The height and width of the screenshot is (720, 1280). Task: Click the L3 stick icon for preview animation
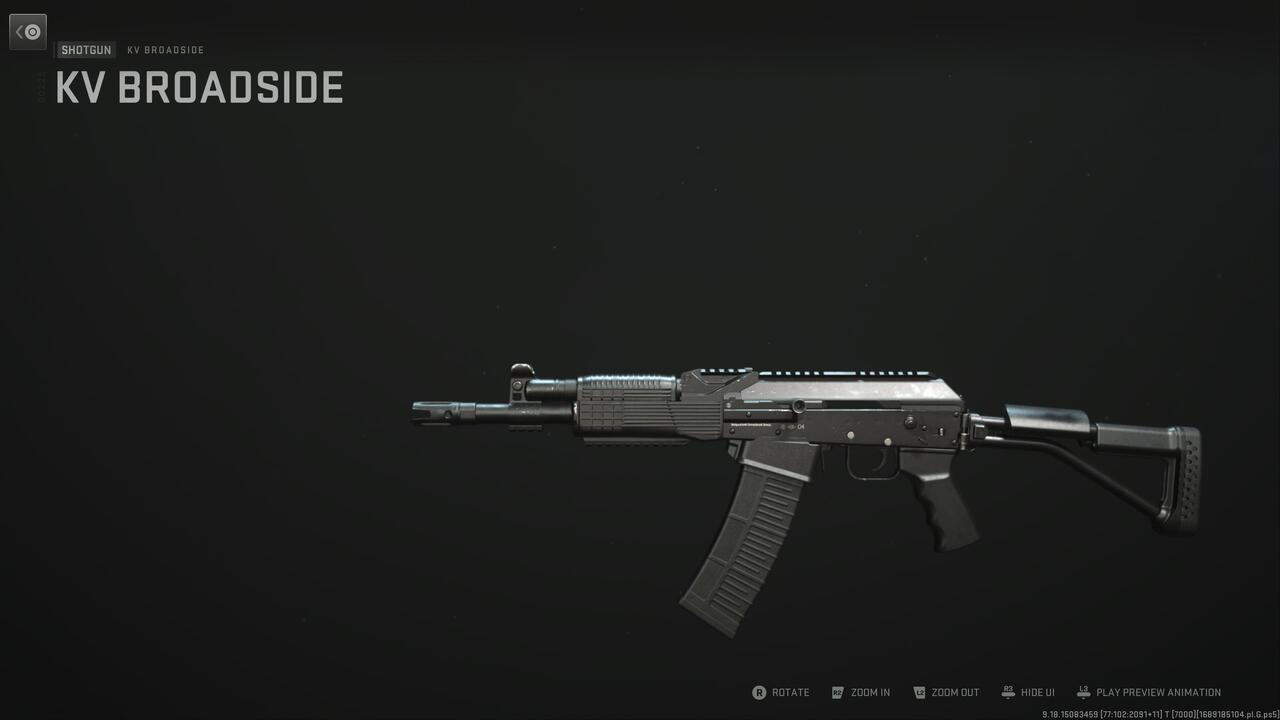click(1082, 691)
